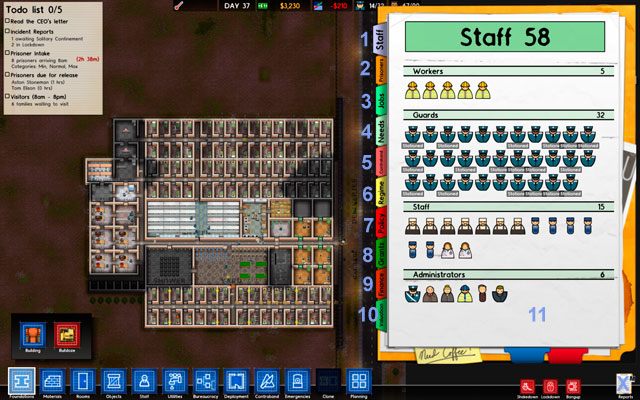Activate the Planning tool
The image size is (640, 400).
pyautogui.click(x=358, y=381)
